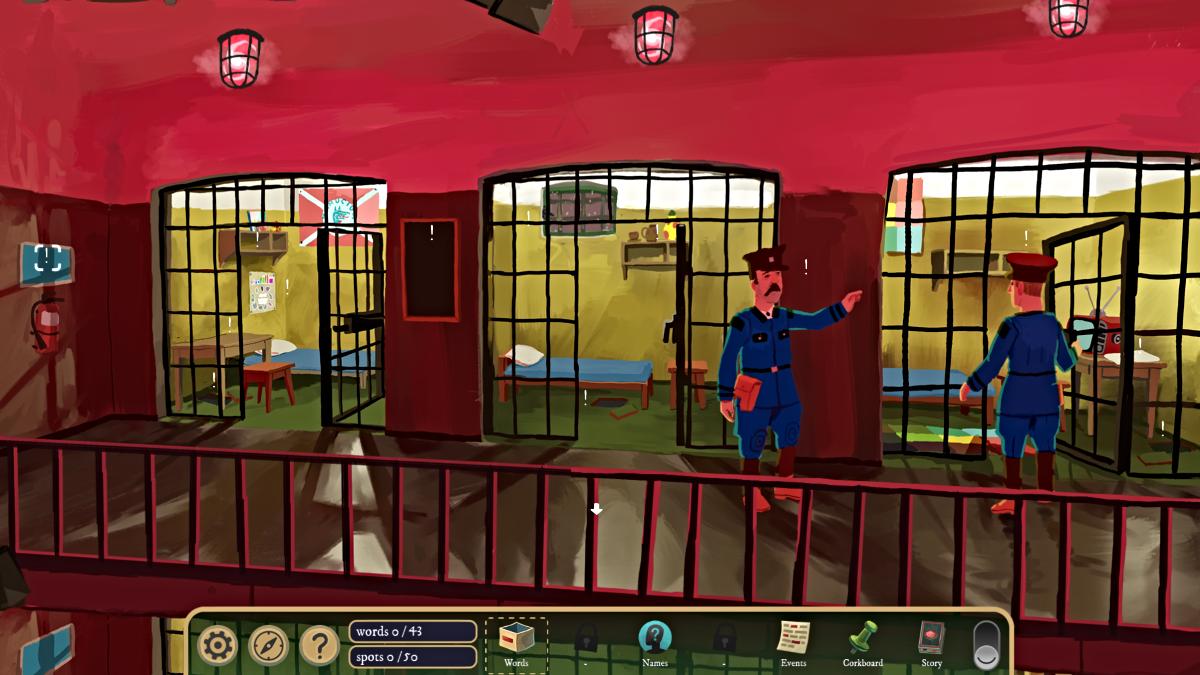Select the Words box tab
Screen dimensions: 1200x675
(516, 642)
